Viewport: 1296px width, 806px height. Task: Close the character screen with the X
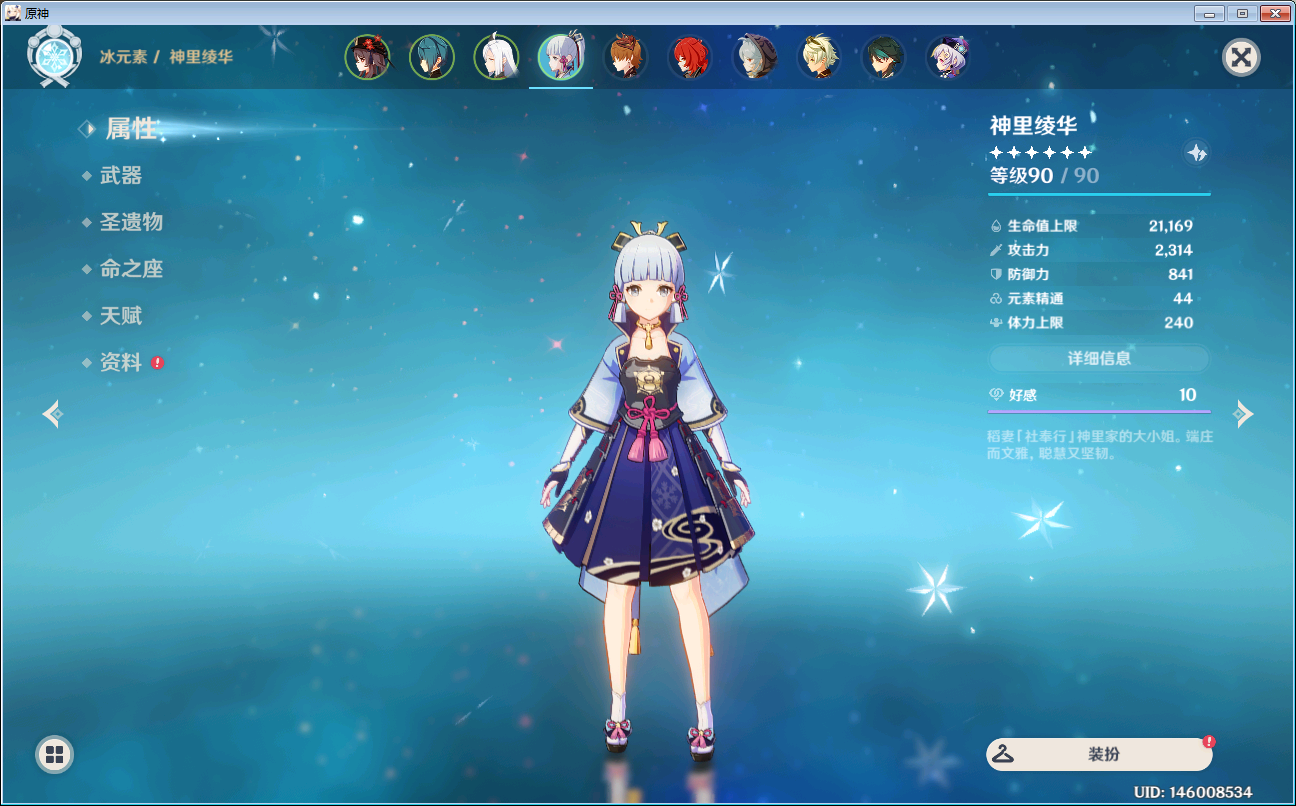coord(1241,57)
